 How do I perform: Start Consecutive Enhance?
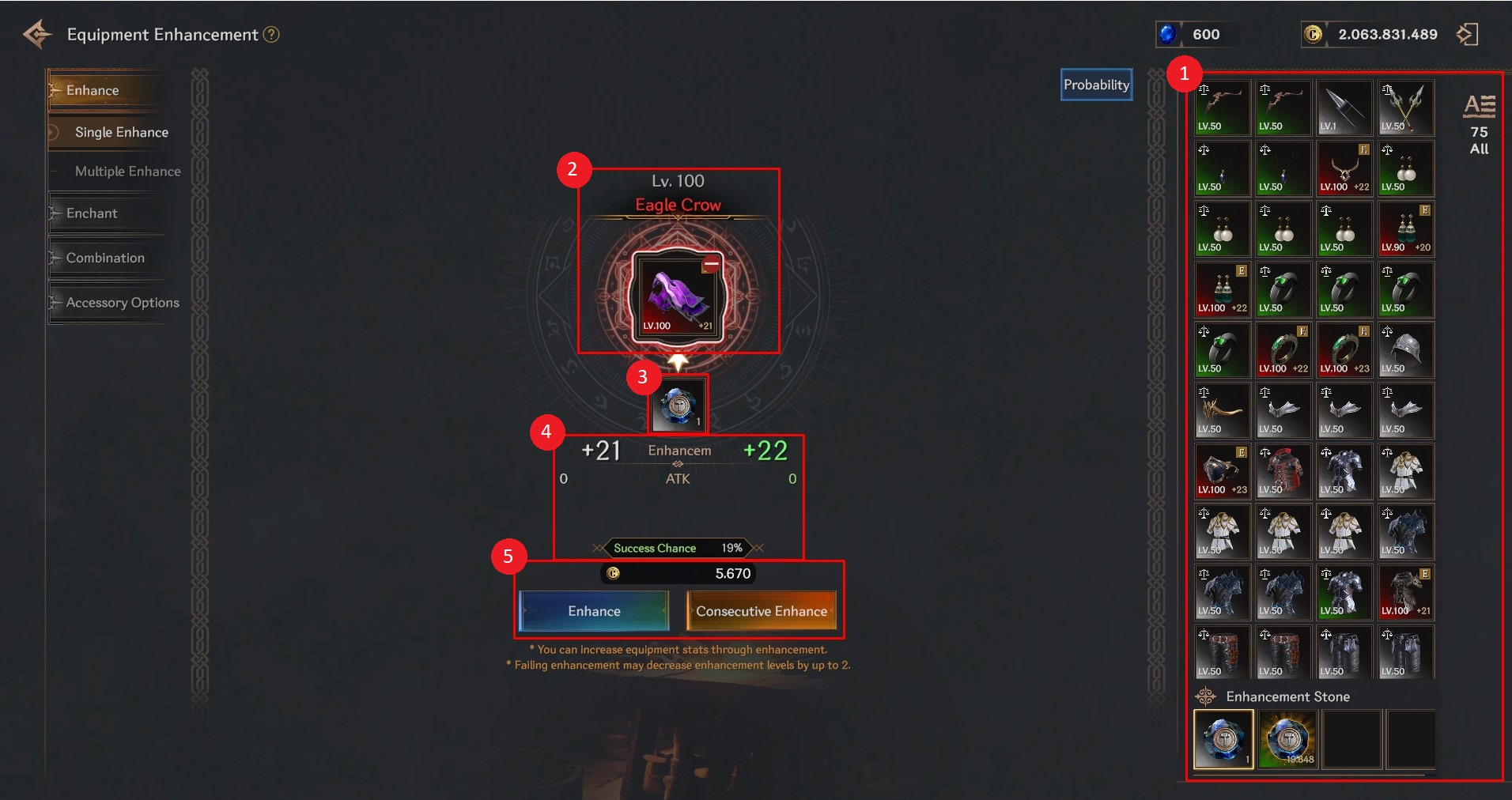click(761, 611)
